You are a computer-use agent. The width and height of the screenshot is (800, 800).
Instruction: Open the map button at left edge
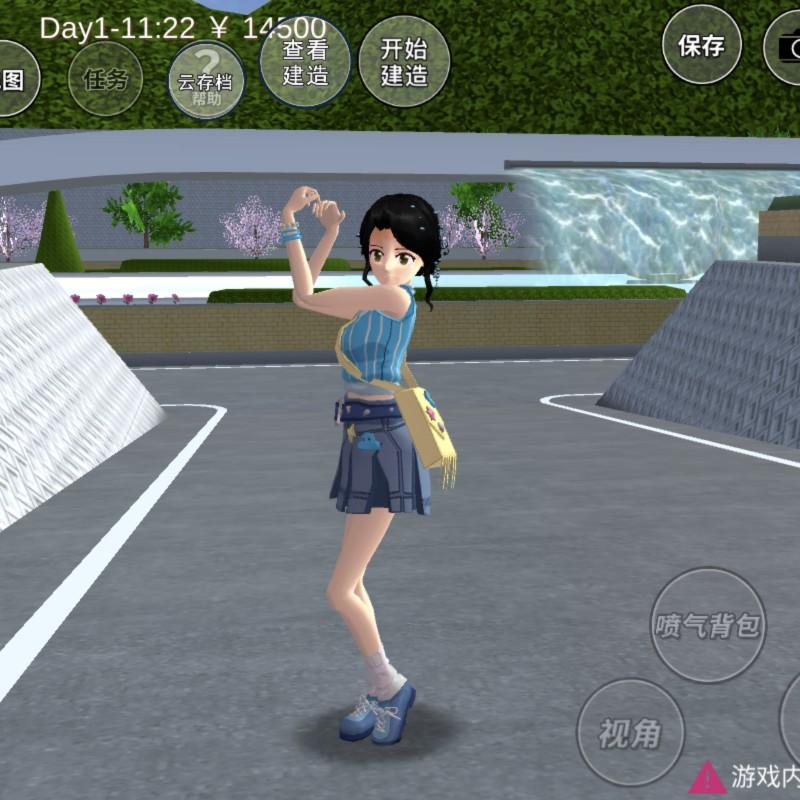[x=14, y=79]
